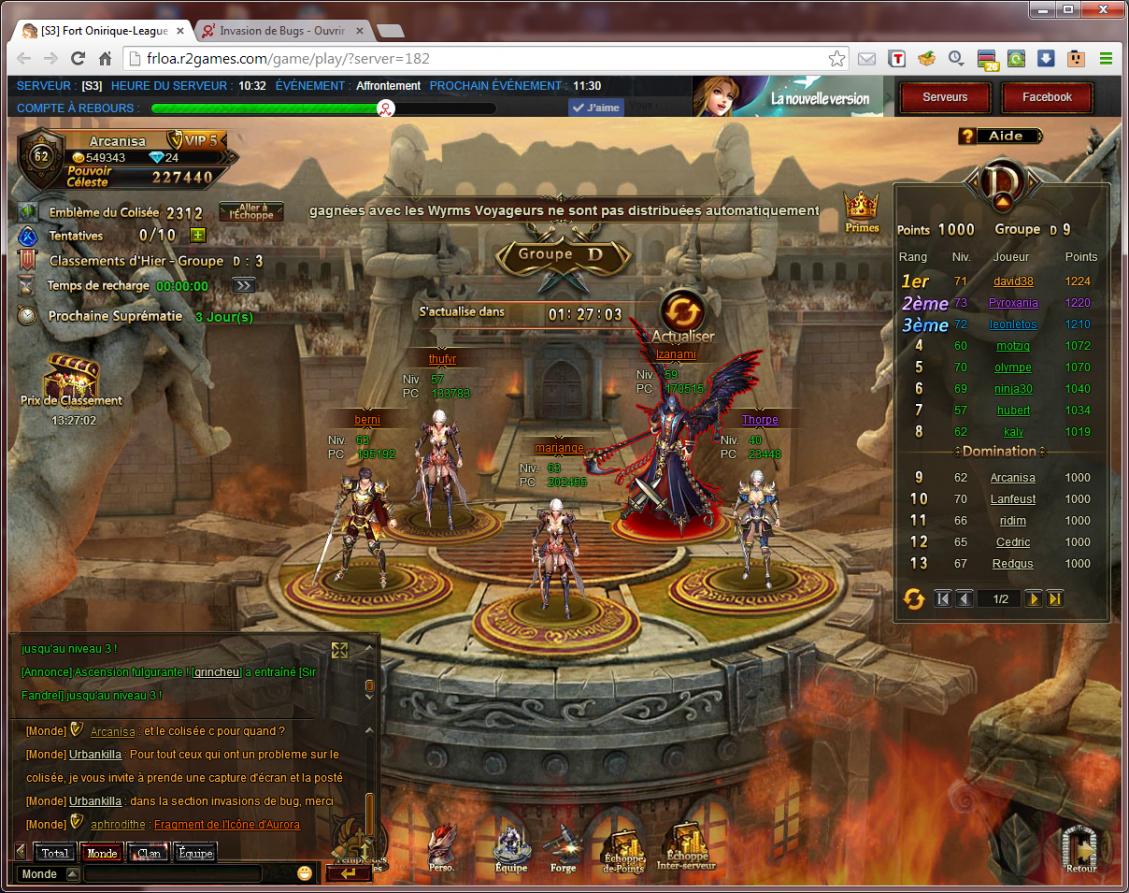Open the Prix de Classement chest

[x=71, y=376]
